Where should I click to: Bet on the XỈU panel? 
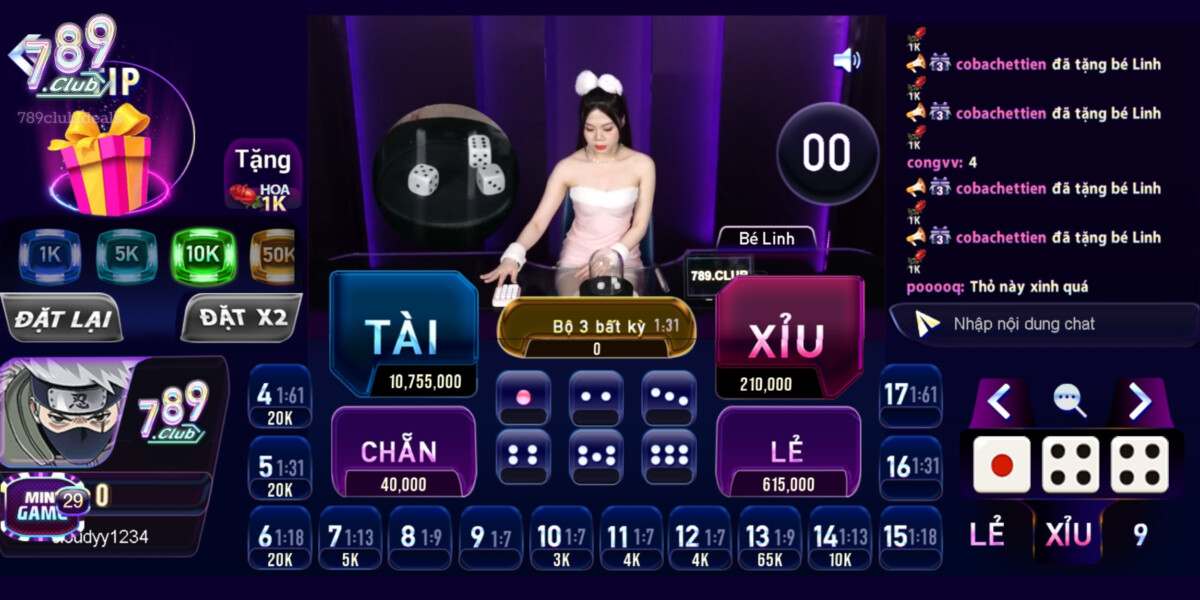pos(788,335)
